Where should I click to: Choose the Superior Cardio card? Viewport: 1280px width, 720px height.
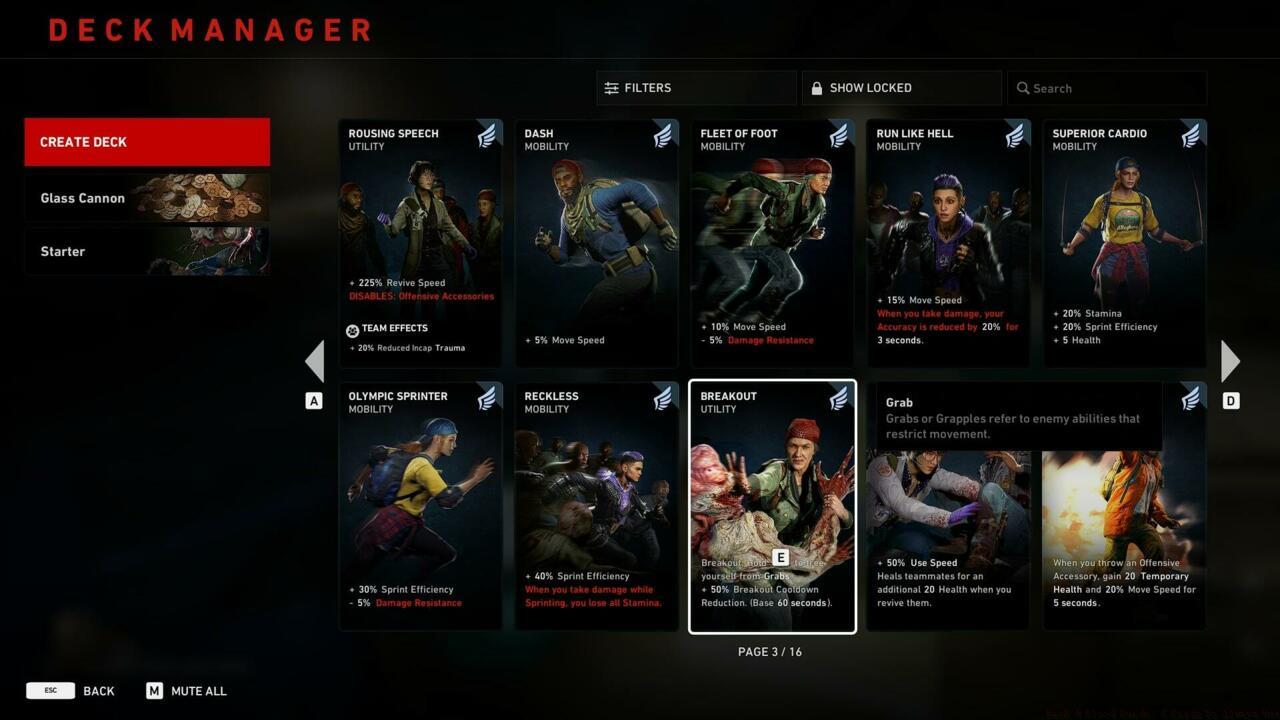tap(1124, 243)
